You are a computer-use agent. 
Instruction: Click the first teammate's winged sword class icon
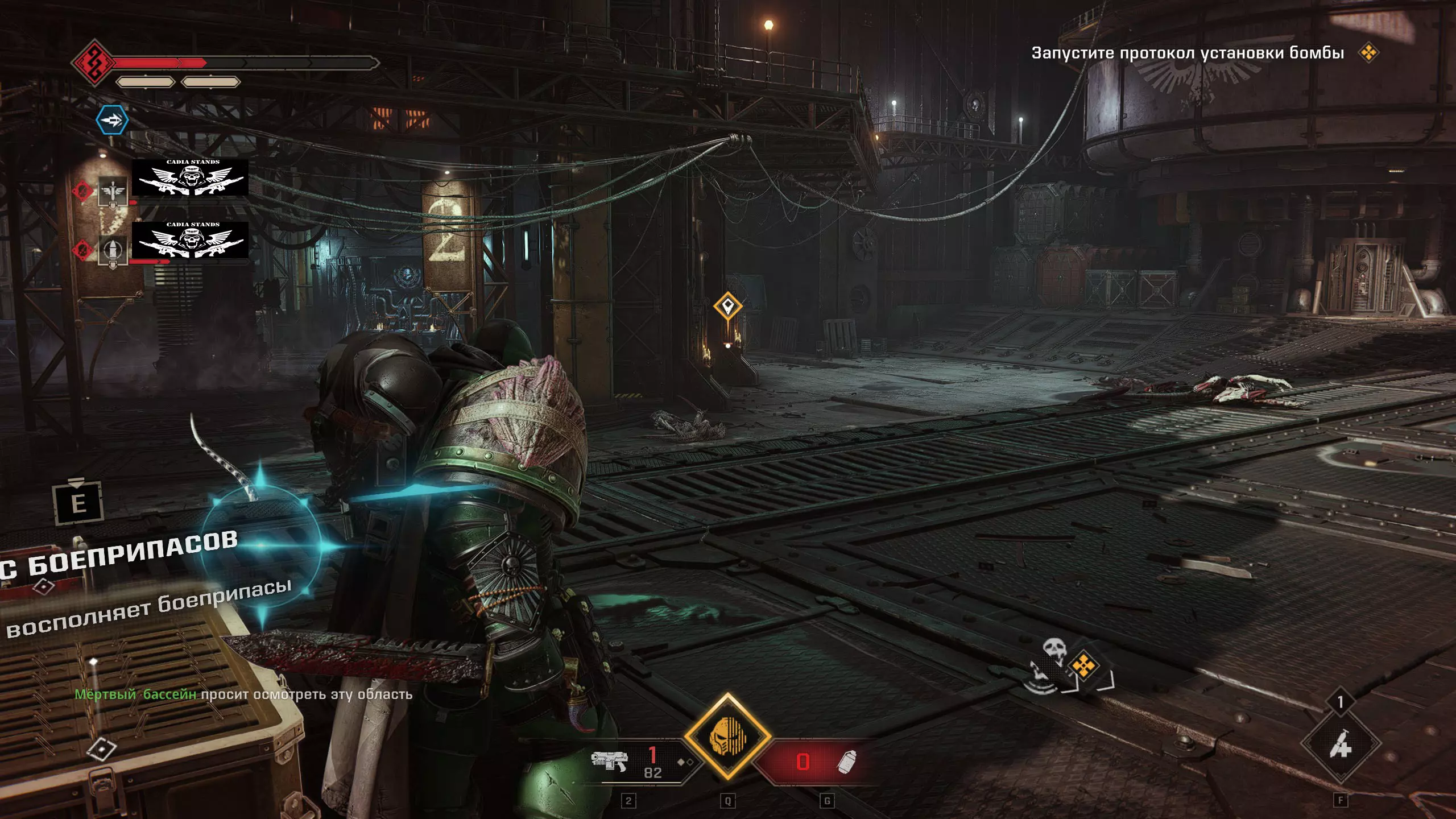coord(112,191)
